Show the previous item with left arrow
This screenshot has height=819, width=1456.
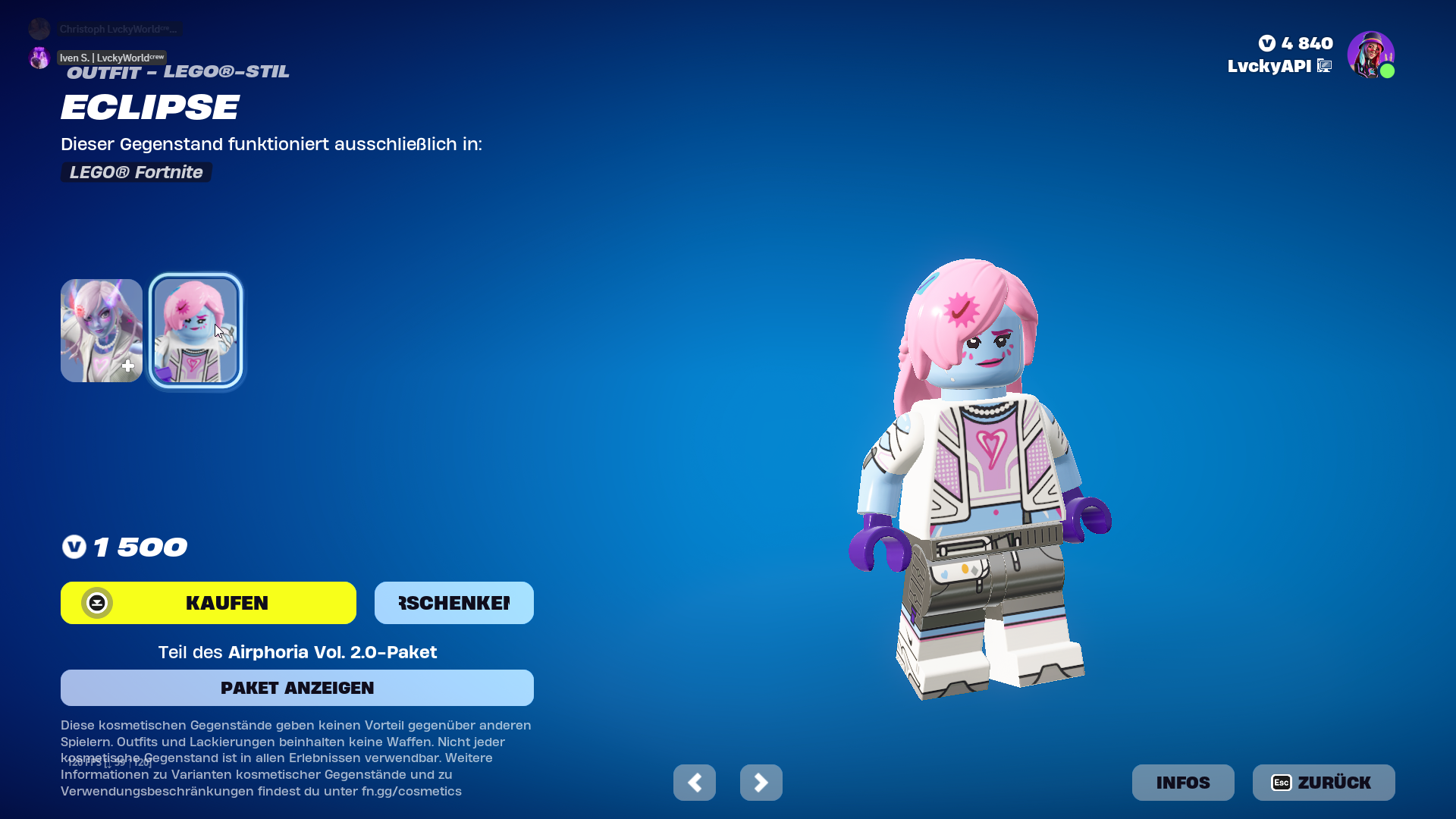[694, 783]
